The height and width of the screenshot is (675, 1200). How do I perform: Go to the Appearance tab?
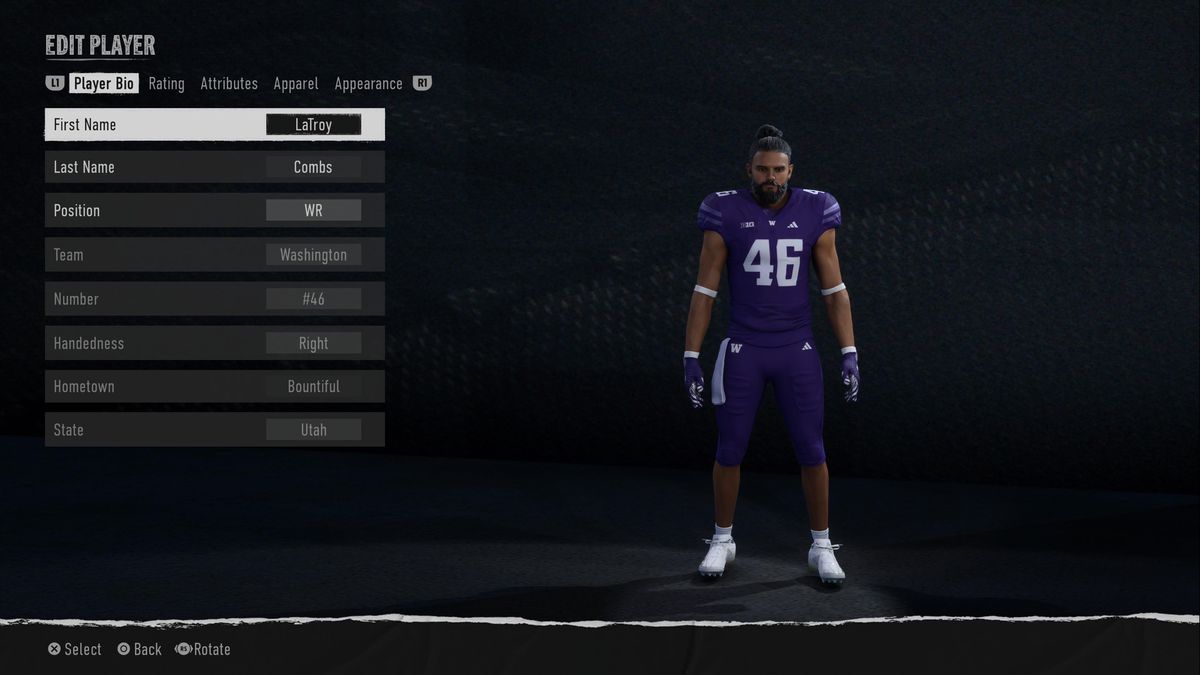tap(368, 84)
